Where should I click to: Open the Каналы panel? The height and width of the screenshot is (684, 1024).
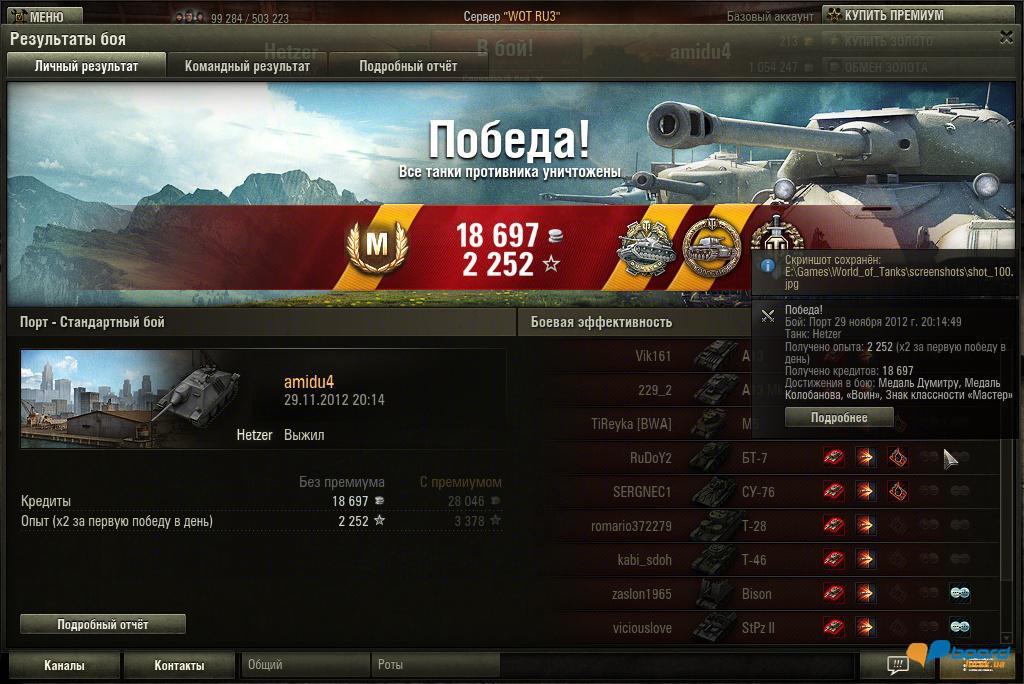(x=64, y=665)
